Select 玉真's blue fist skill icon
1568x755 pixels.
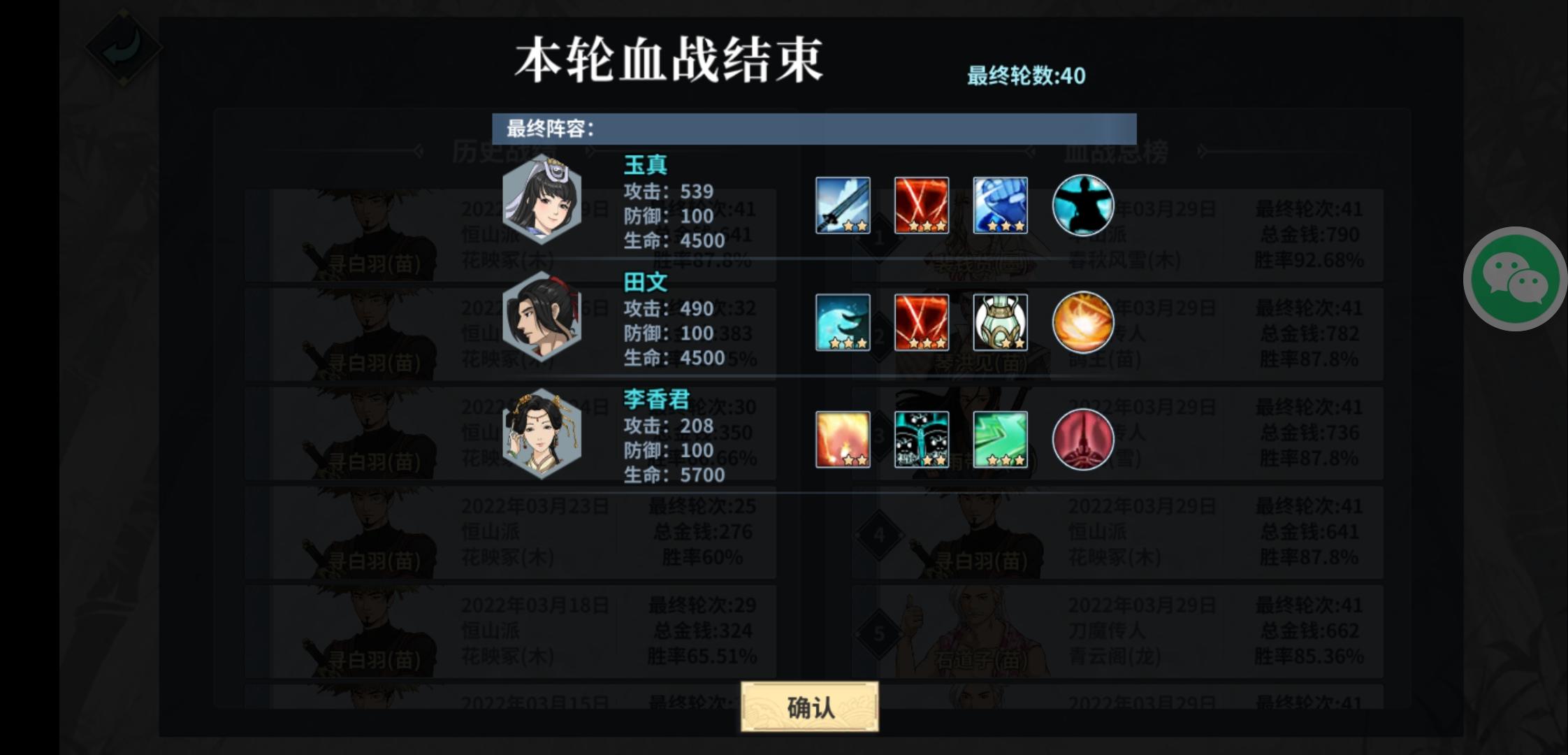point(1001,206)
